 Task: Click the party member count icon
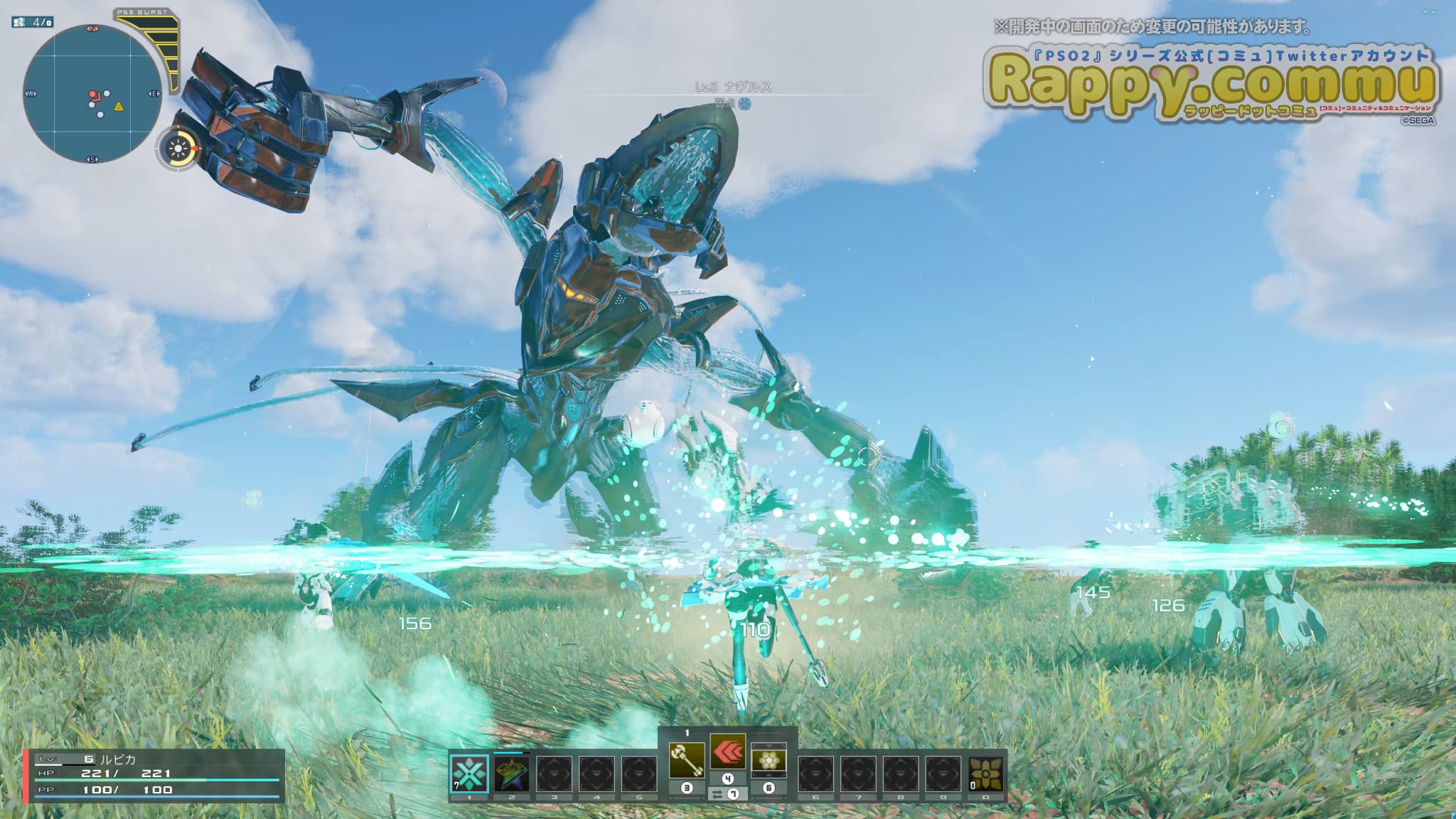(19, 22)
